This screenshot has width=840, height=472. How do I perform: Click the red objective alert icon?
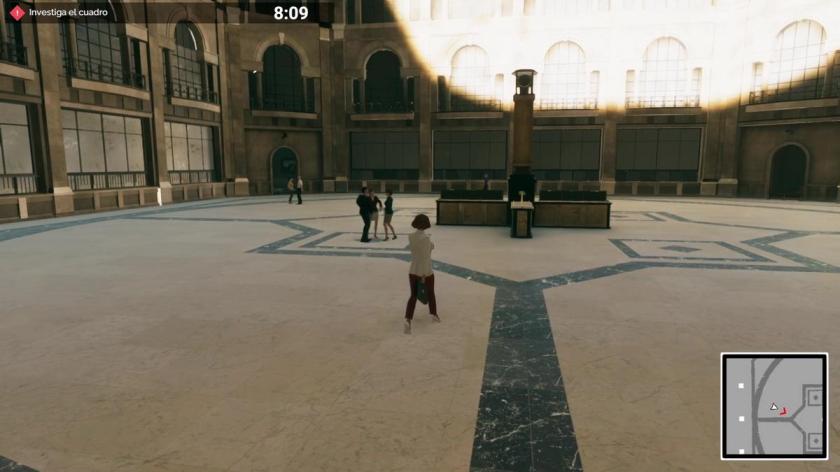(17, 13)
